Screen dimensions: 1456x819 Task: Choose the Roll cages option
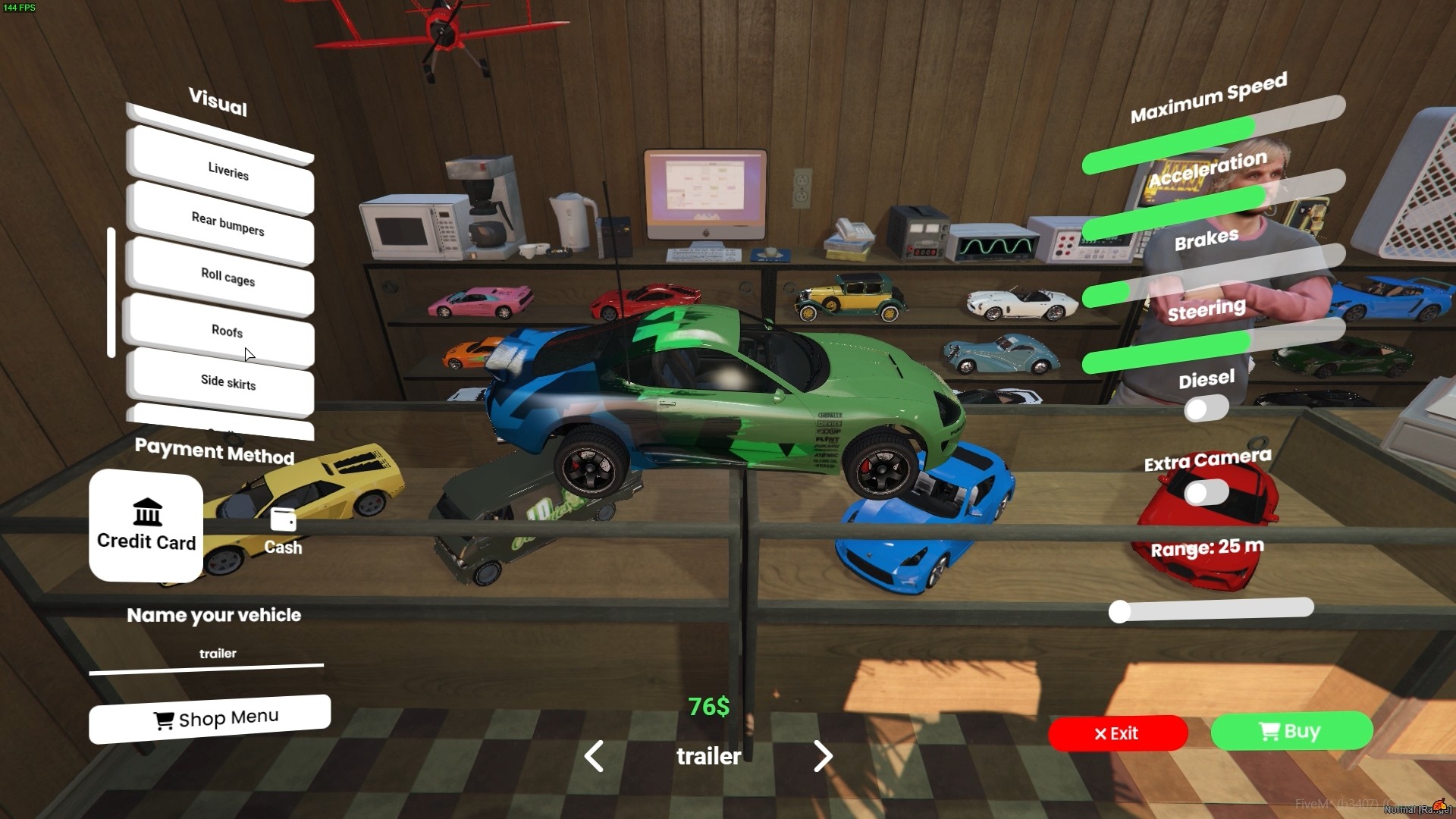click(x=227, y=277)
